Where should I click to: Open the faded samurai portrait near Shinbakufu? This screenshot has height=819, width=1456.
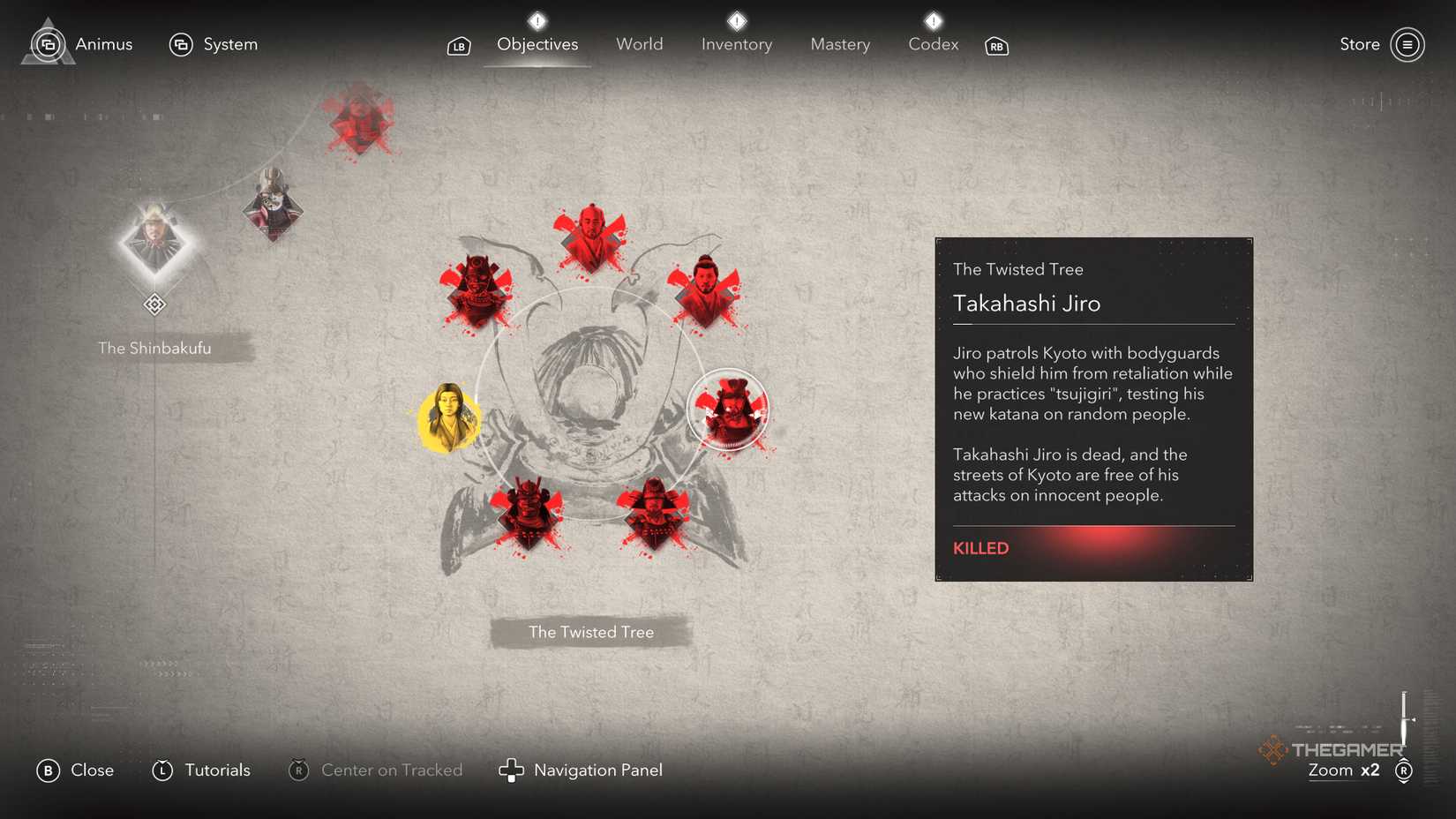point(274,203)
